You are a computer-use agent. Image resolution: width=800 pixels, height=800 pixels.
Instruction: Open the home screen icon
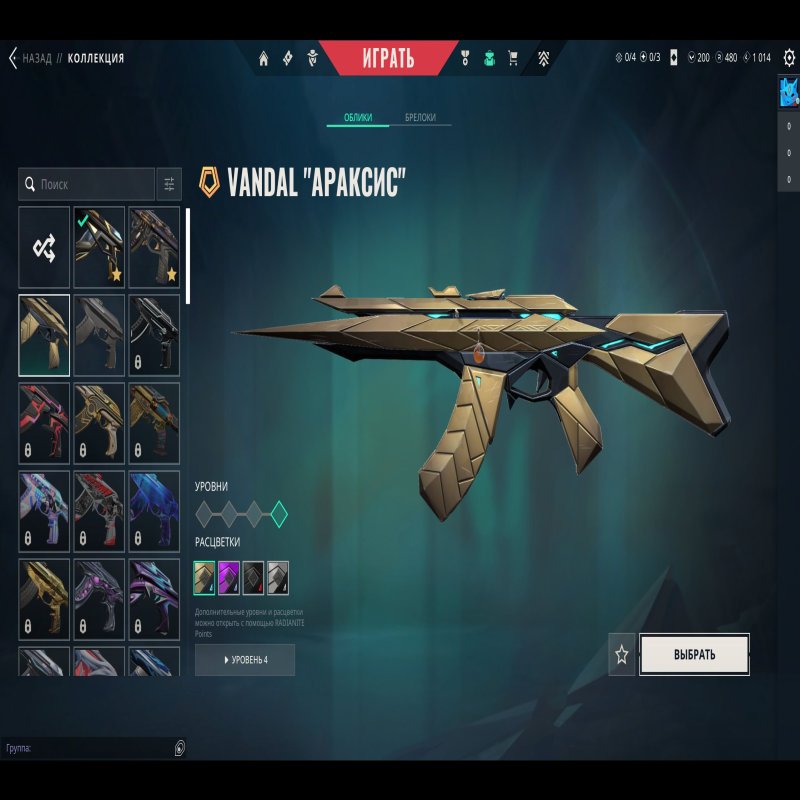click(x=264, y=58)
